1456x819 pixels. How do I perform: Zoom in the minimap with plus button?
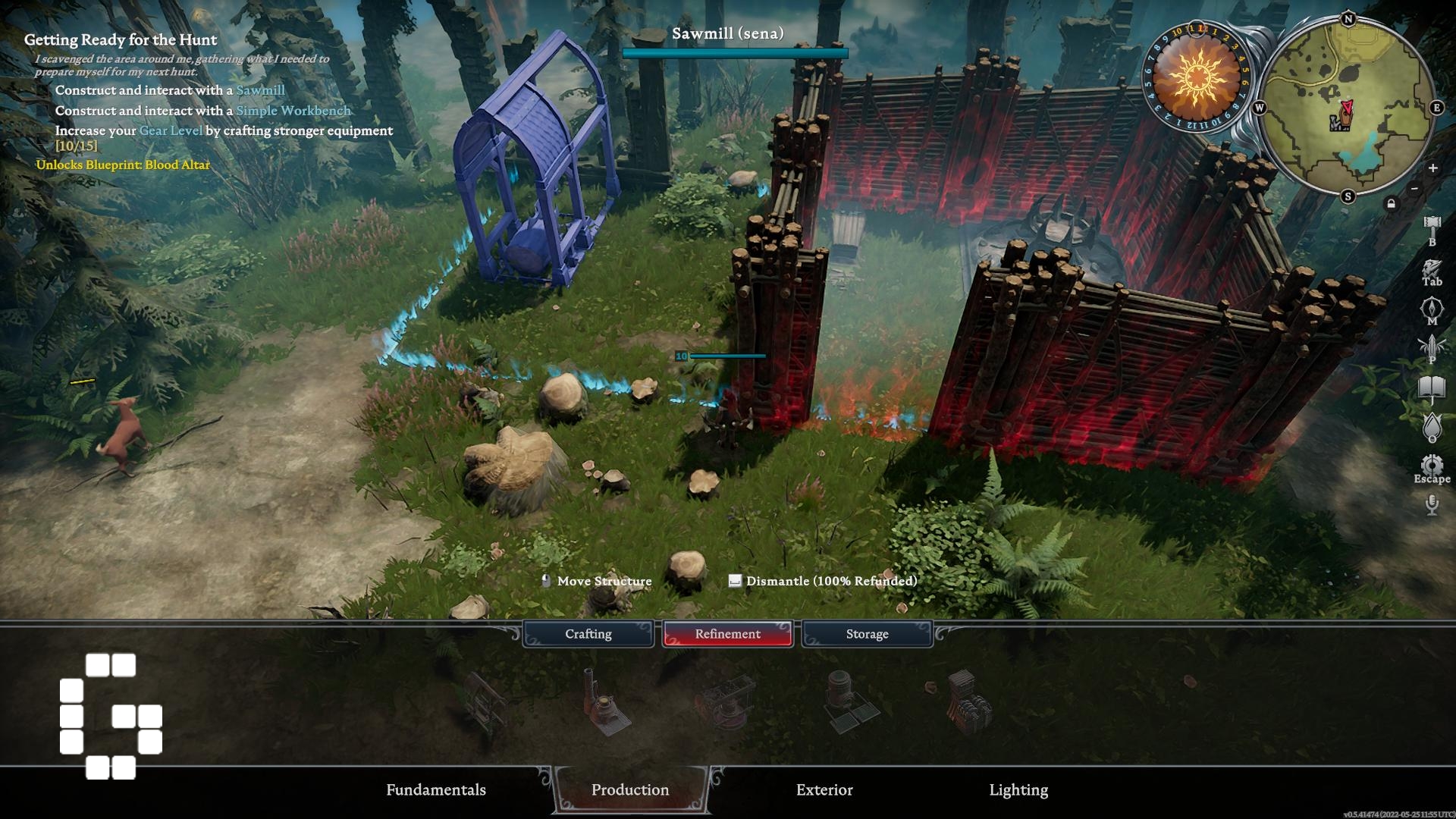pos(1432,168)
